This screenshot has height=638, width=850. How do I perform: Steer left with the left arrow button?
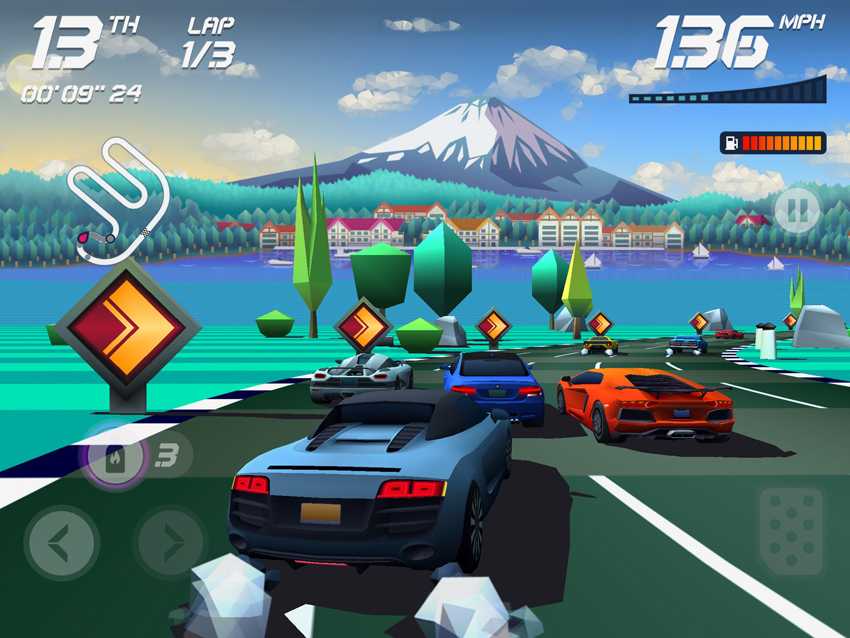61,543
